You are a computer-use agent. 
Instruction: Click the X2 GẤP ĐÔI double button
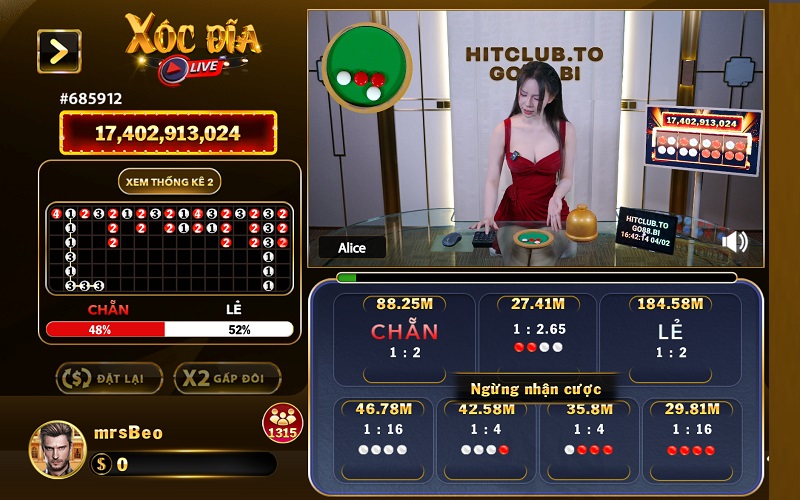click(x=227, y=378)
